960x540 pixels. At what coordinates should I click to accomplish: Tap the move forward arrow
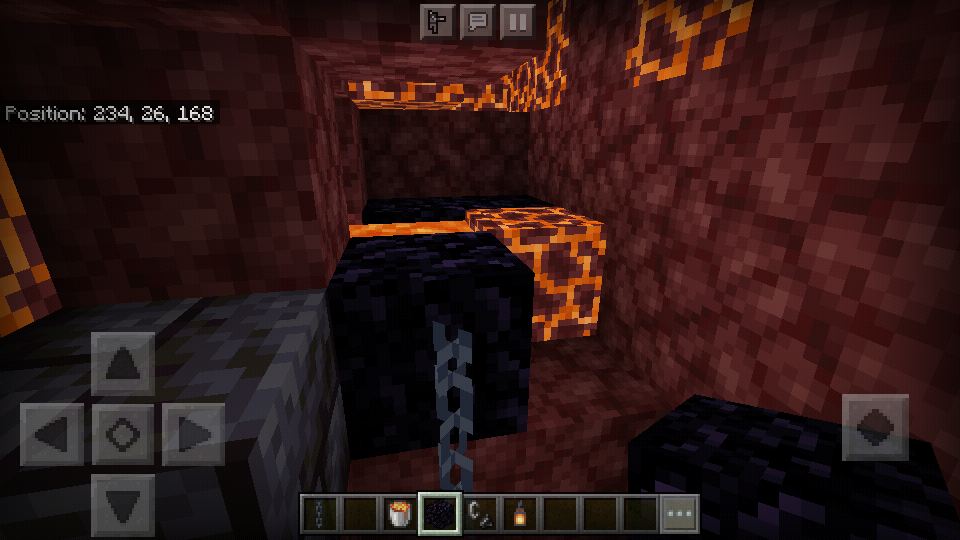click(123, 364)
